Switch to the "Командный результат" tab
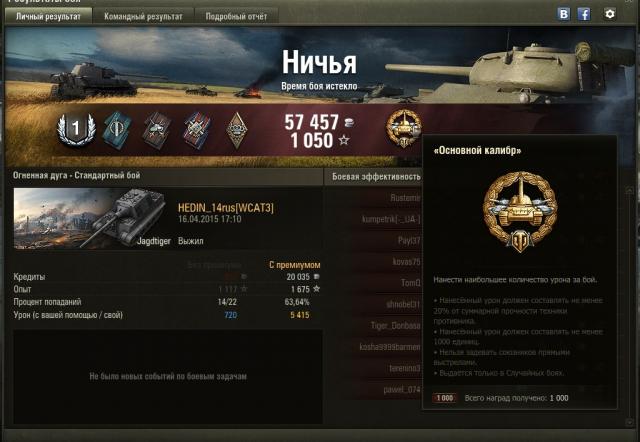This screenshot has height=442, width=640. (x=145, y=17)
